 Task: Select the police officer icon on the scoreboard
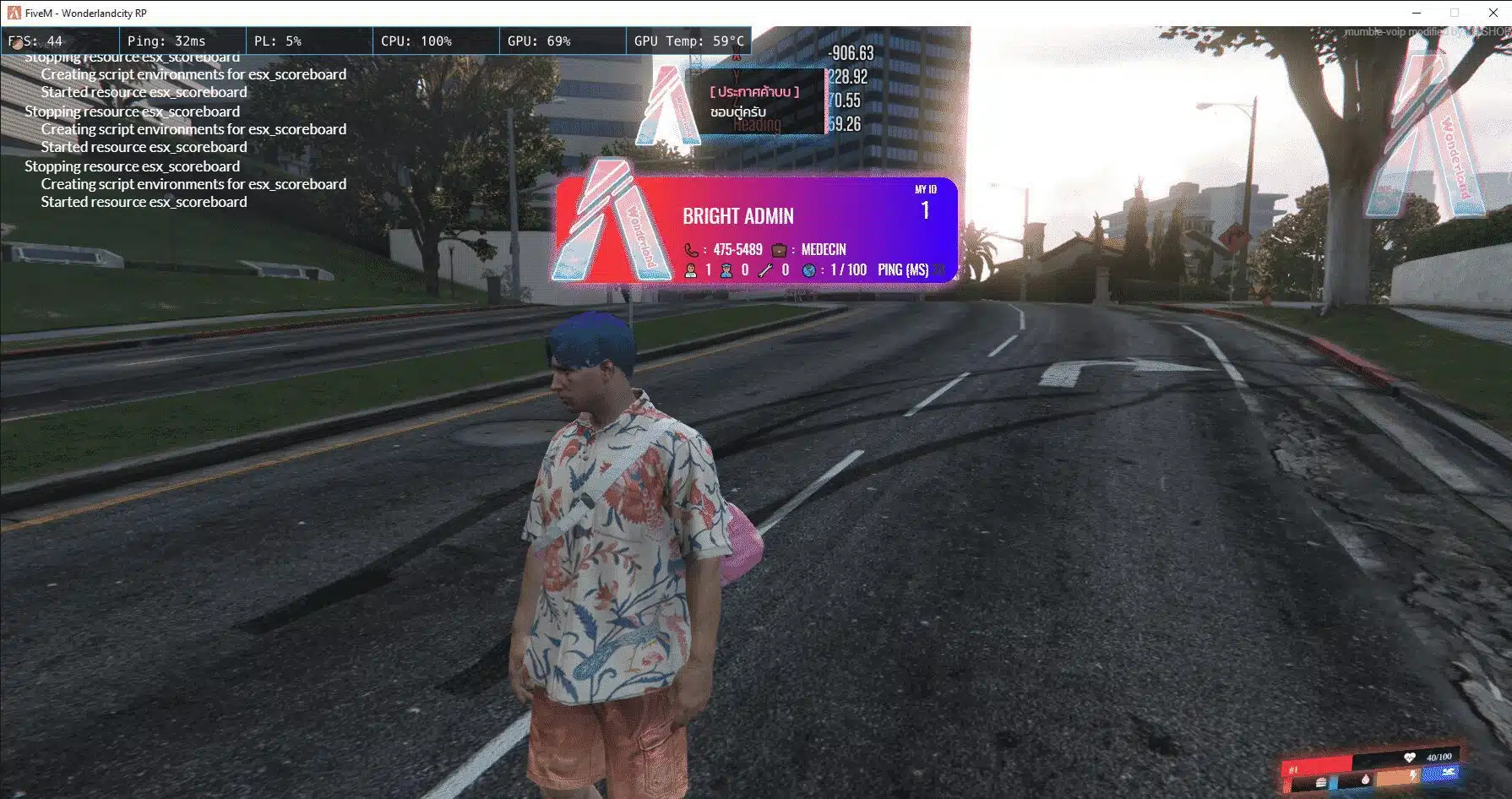pos(726,271)
